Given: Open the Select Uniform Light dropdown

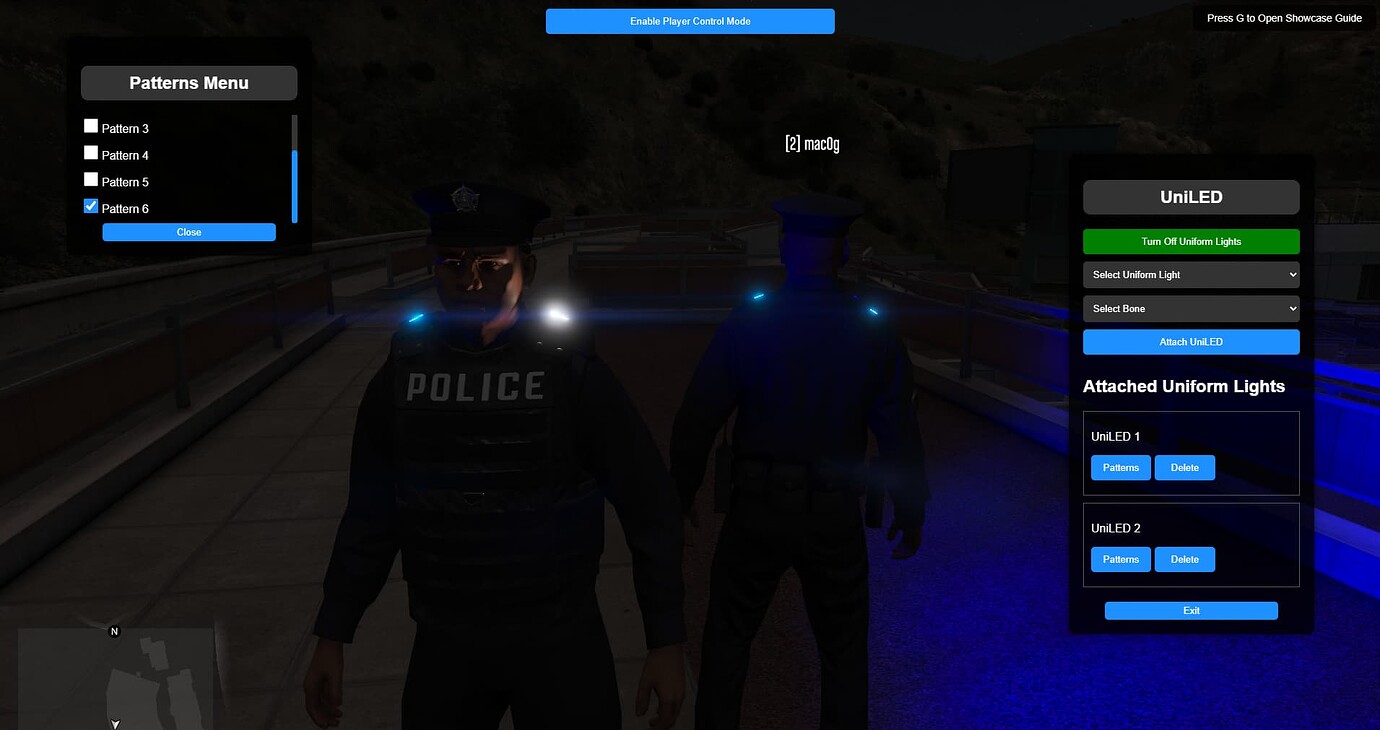Looking at the screenshot, I should coord(1191,274).
